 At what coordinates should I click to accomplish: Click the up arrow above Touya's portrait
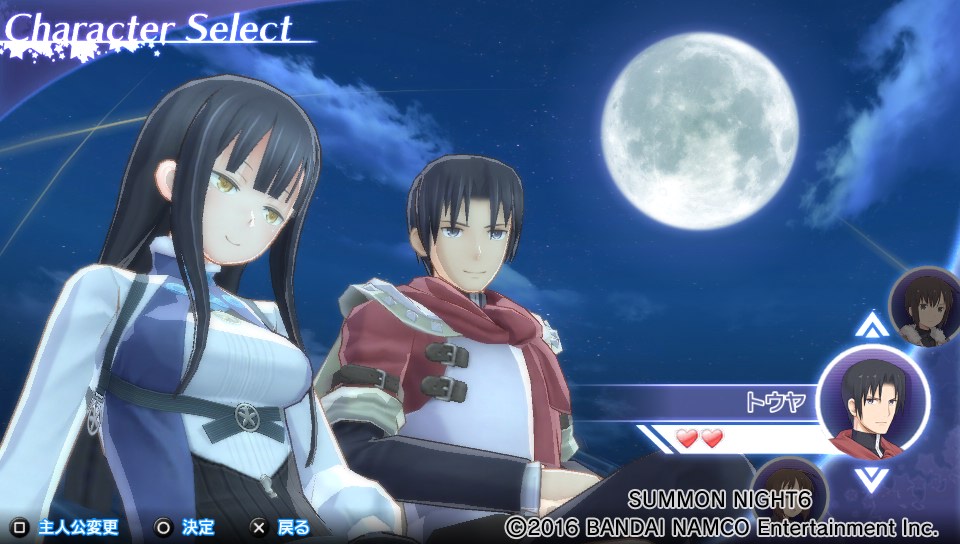pos(873,325)
